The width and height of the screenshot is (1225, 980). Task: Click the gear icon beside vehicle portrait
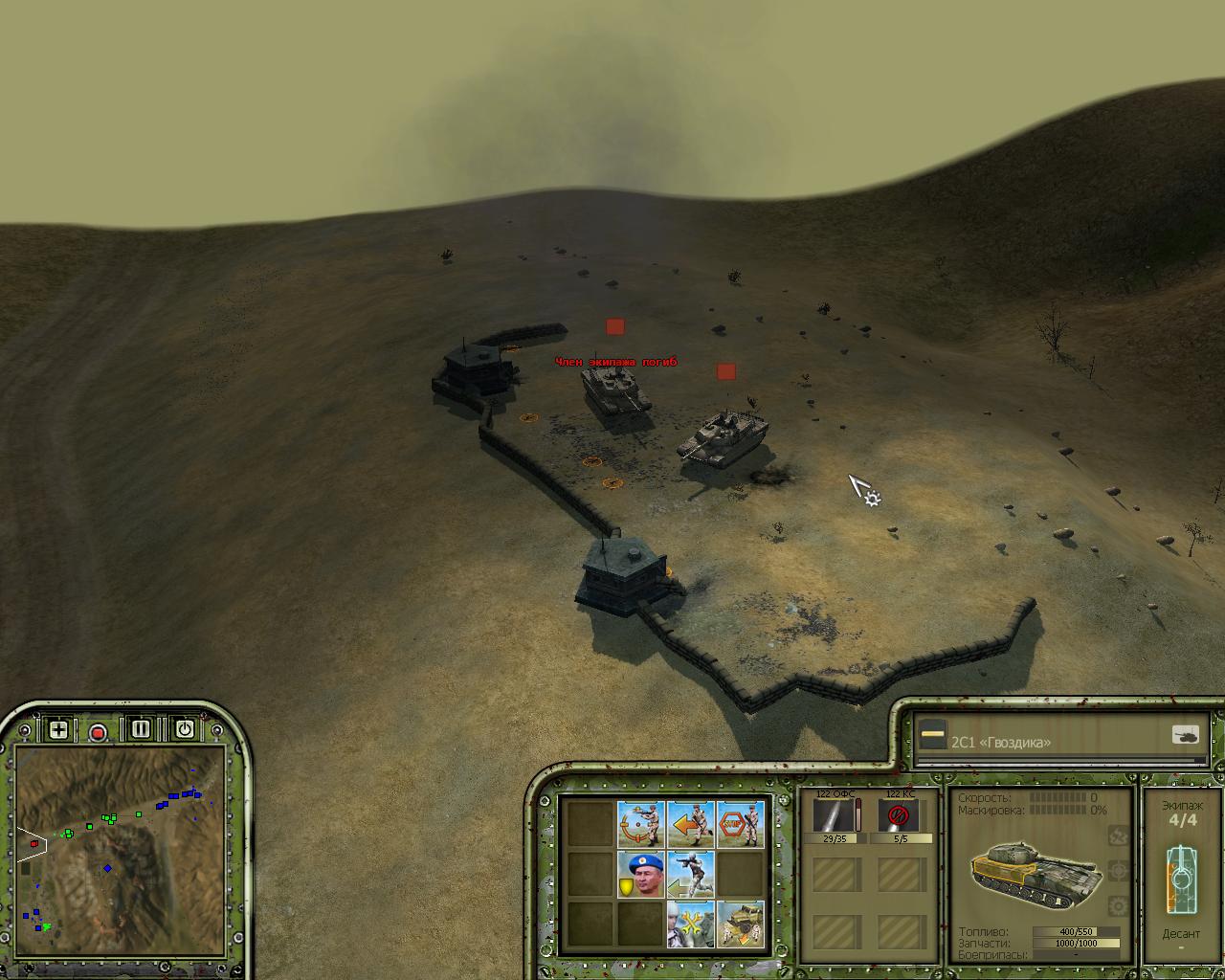coord(1117,905)
